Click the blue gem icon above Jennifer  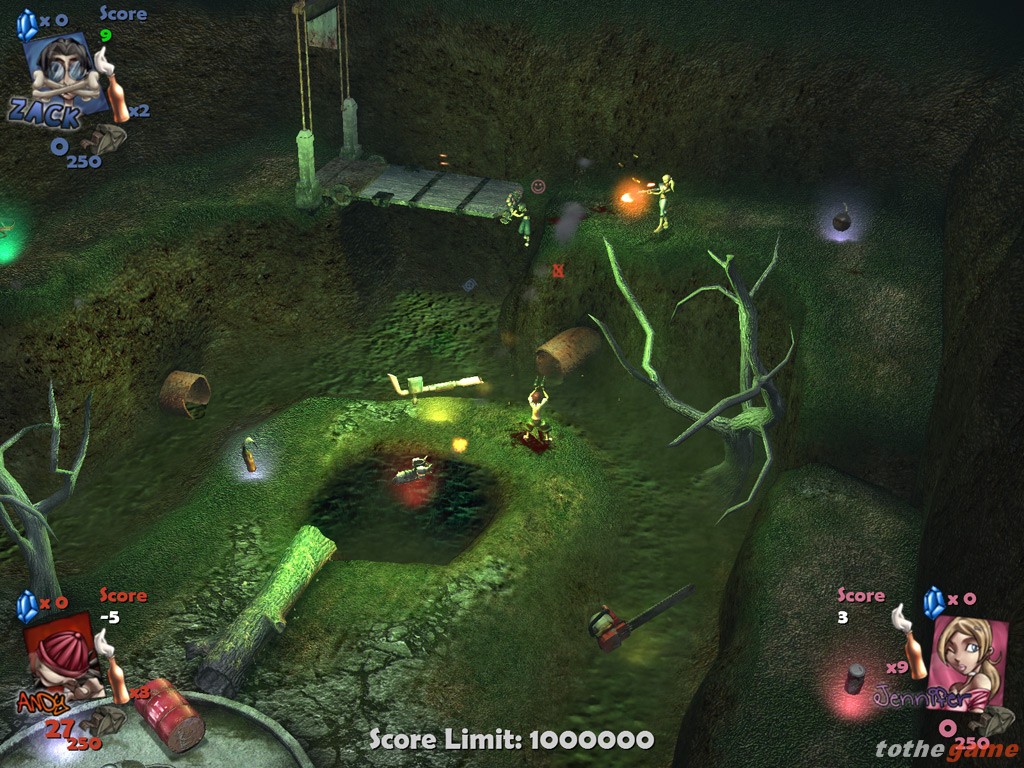coord(934,602)
